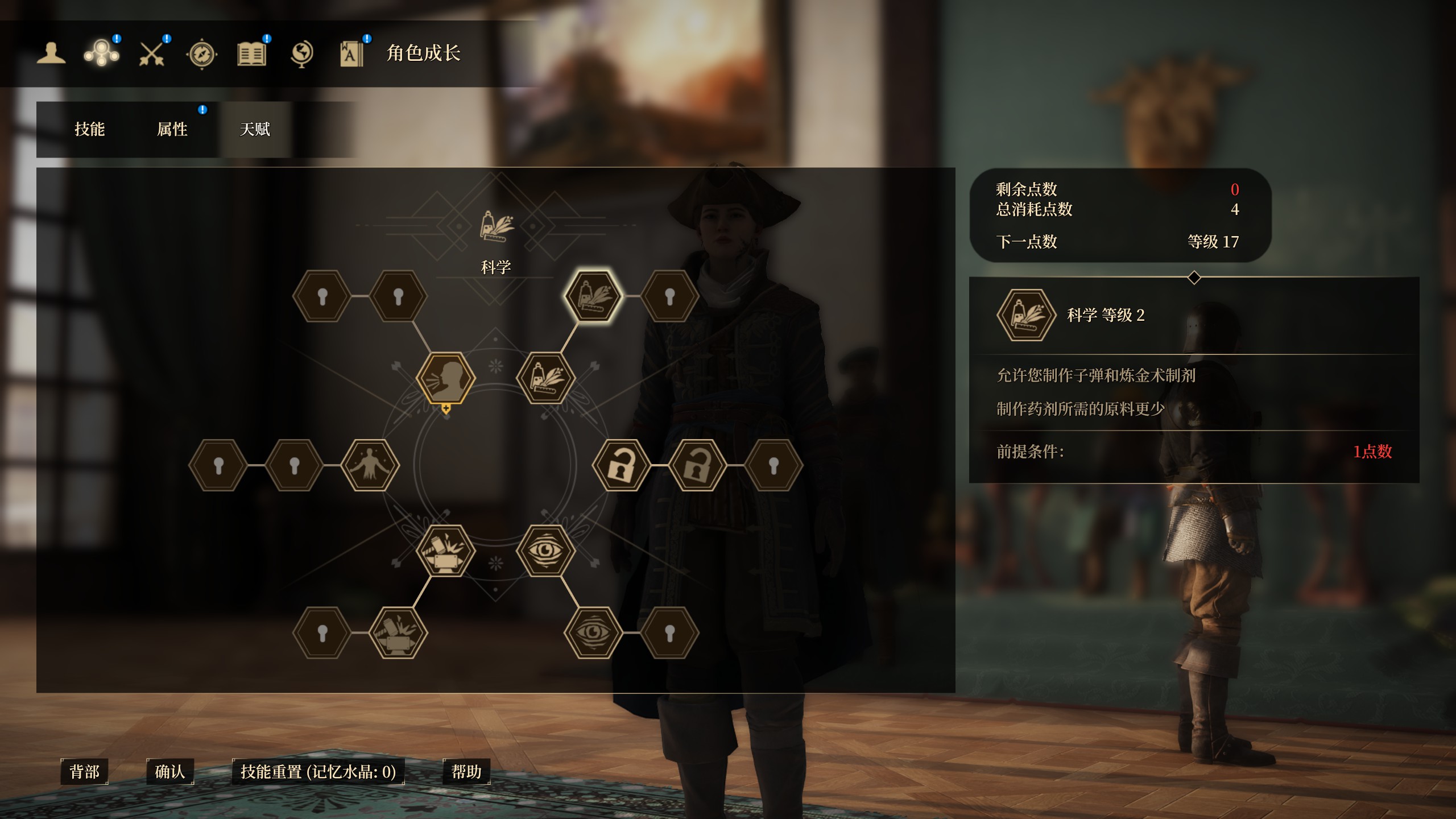Select the hammer and anvil node beside the center ring
Screen dimensions: 1456x819
(x=446, y=550)
